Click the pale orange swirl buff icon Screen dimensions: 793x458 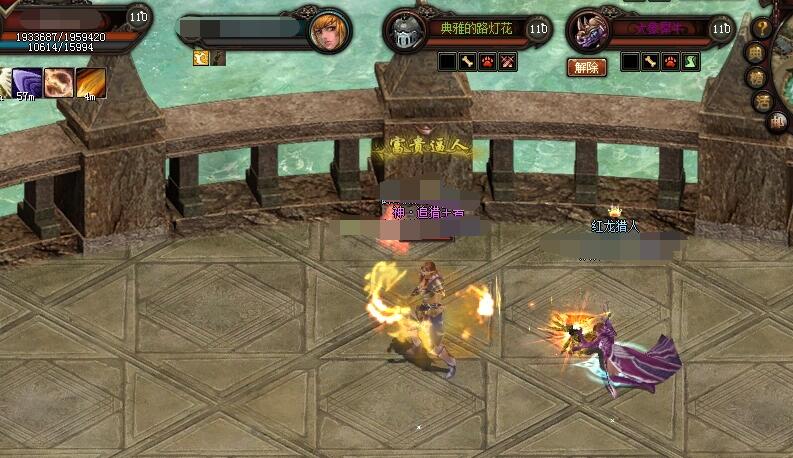tap(59, 82)
